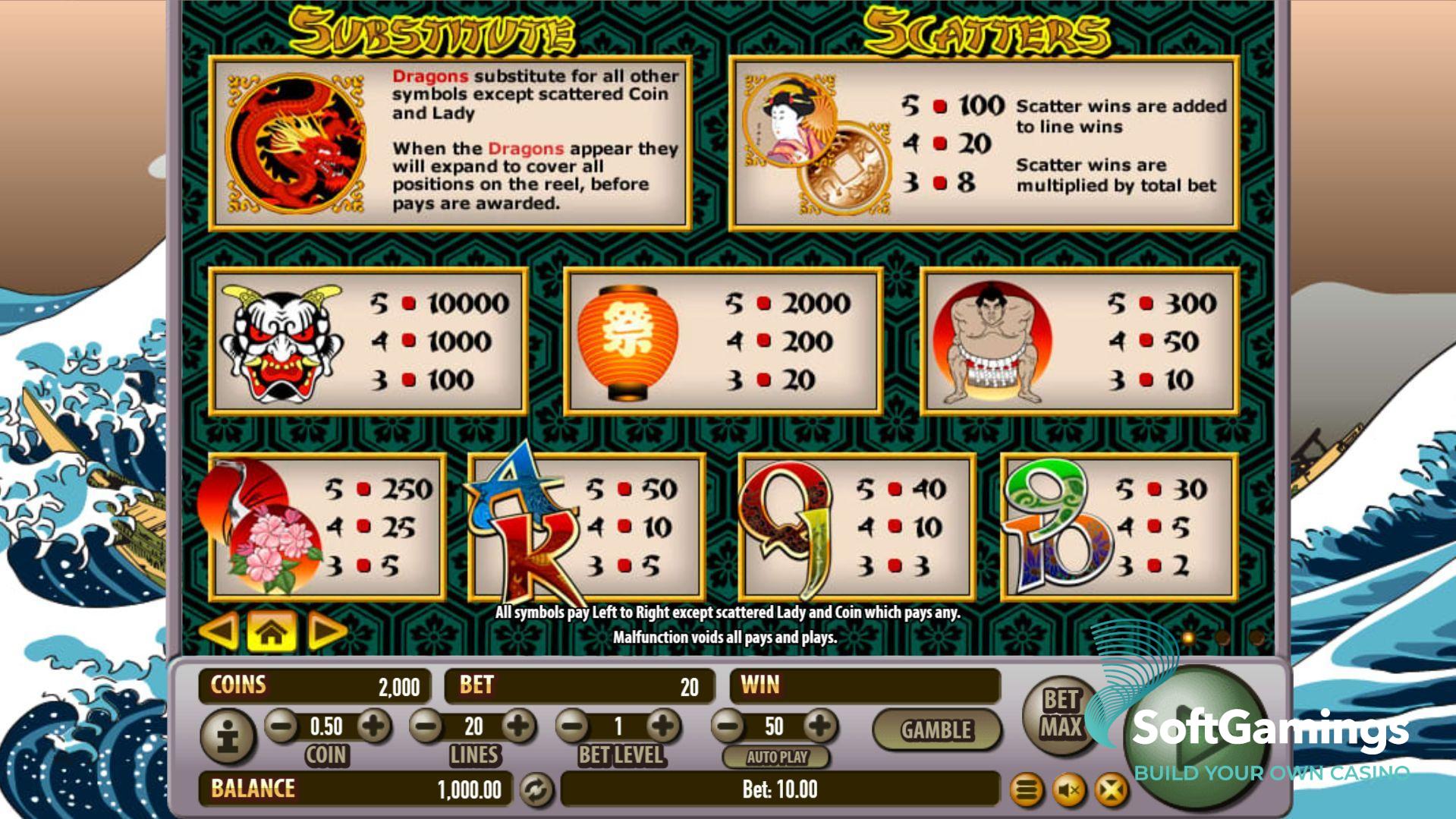Go to the previous paytable page

[219, 631]
